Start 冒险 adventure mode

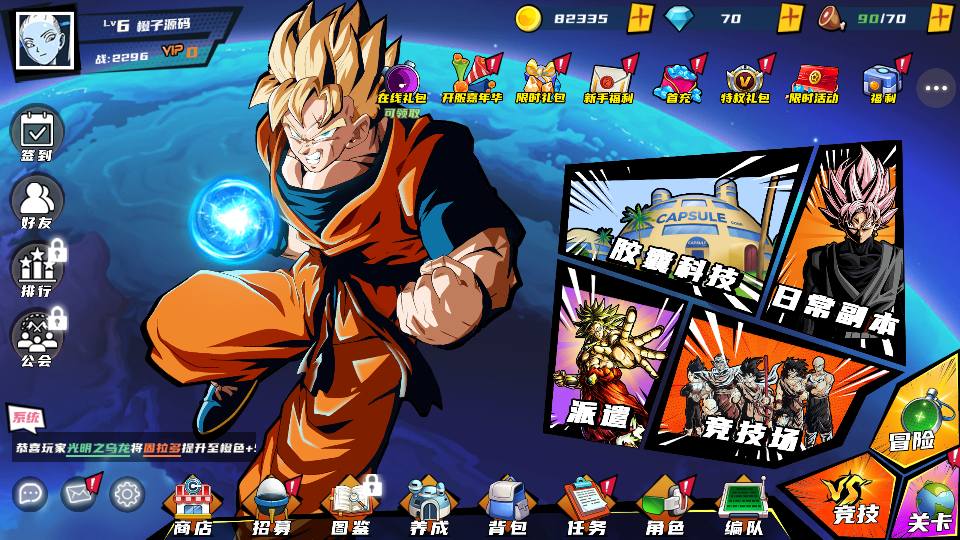(x=913, y=415)
